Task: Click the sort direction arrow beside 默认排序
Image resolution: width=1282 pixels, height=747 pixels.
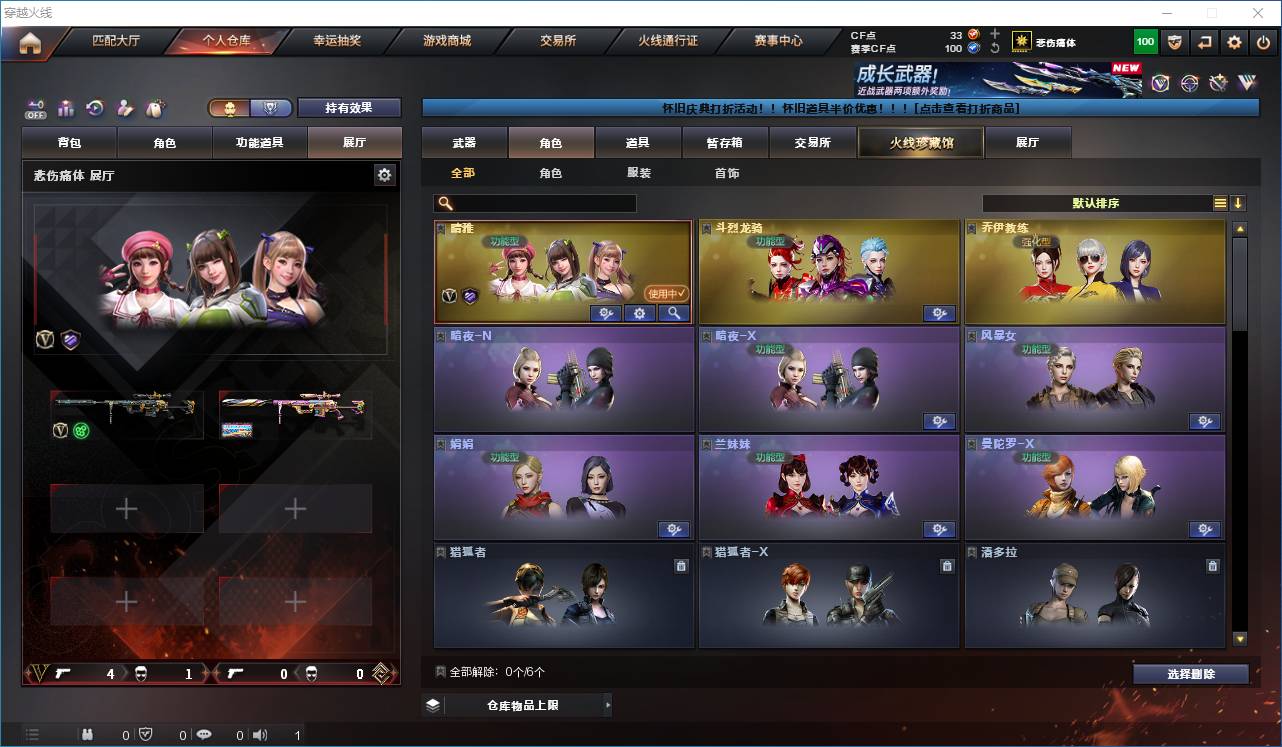Action: tap(1238, 203)
